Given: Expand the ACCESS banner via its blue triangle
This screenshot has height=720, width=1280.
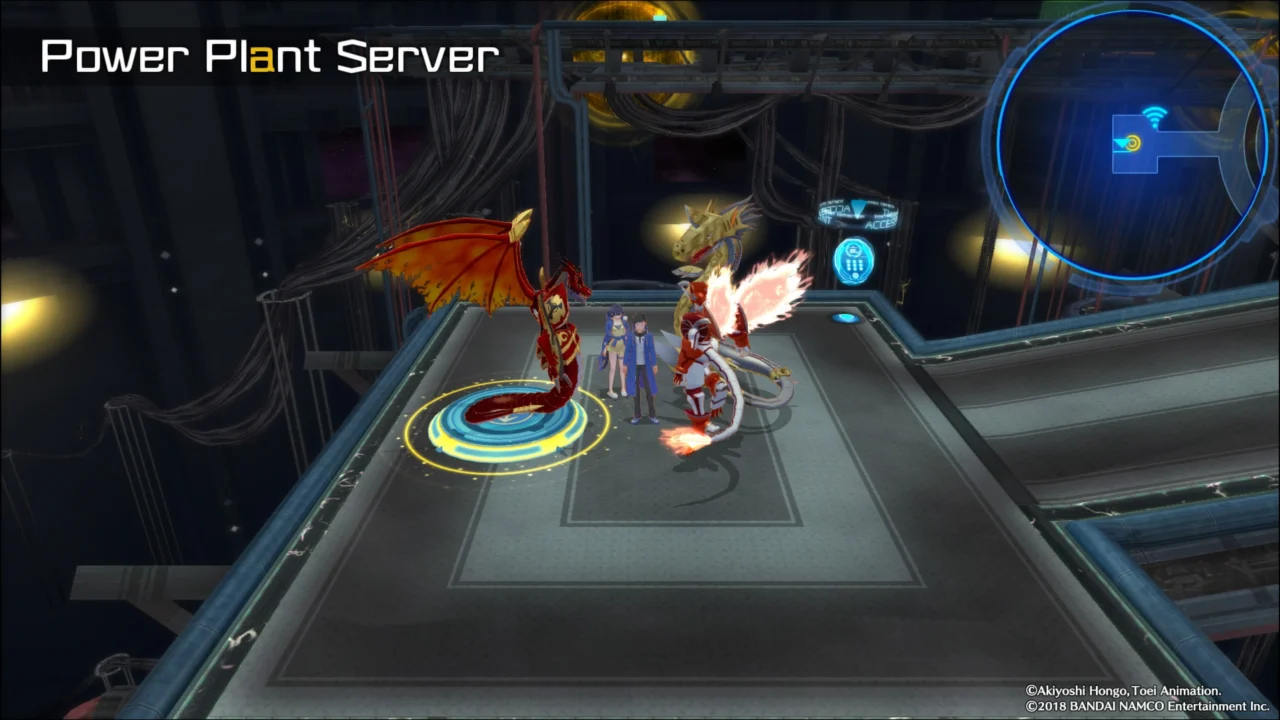Looking at the screenshot, I should 857,208.
